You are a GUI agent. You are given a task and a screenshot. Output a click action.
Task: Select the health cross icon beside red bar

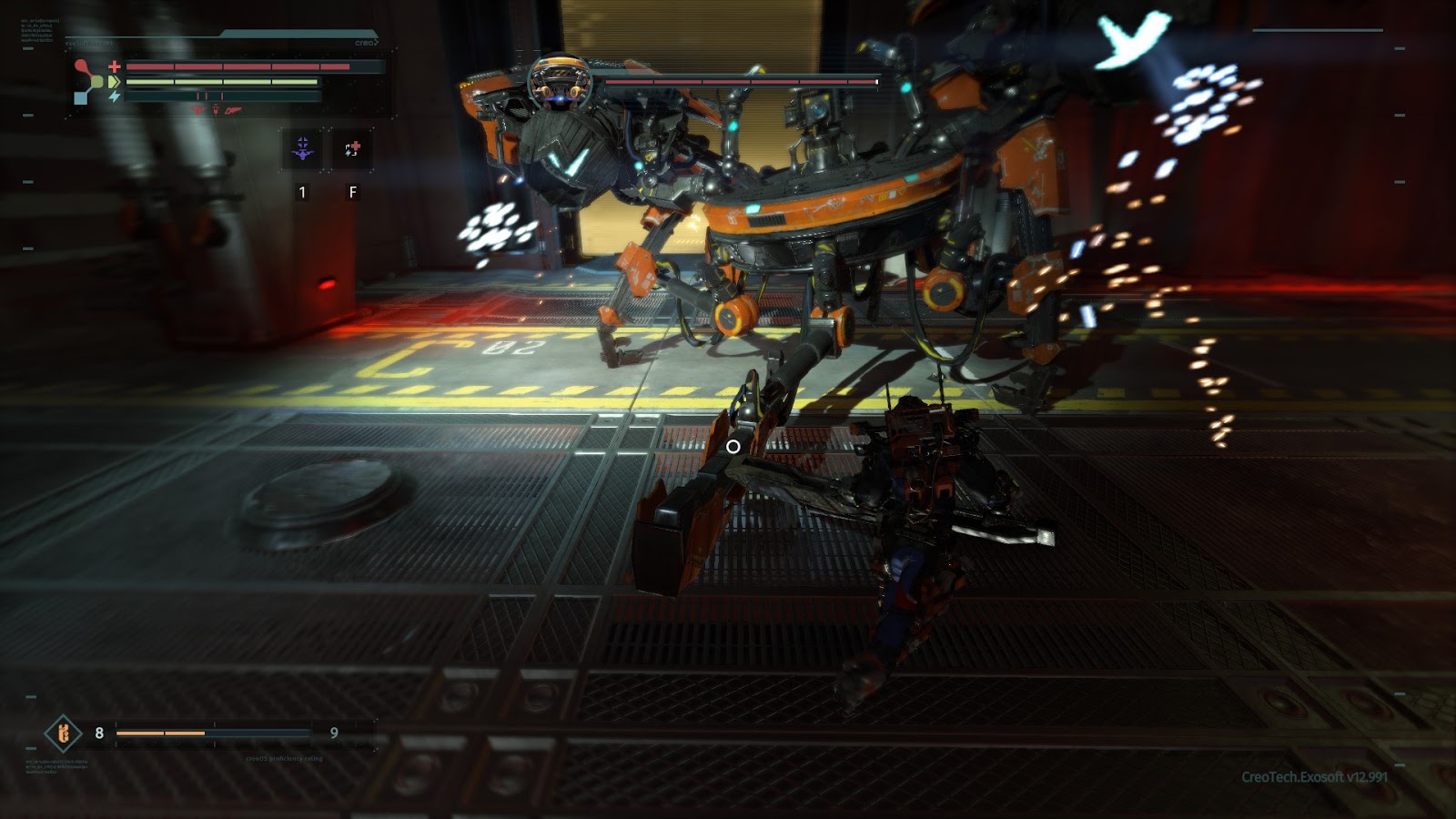114,66
